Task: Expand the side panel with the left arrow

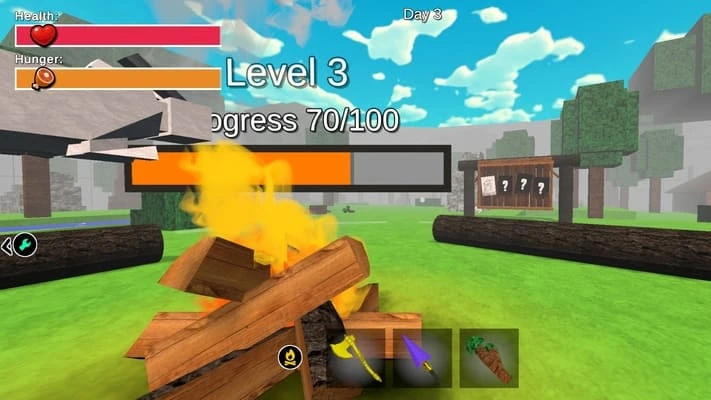Action: 6,245
